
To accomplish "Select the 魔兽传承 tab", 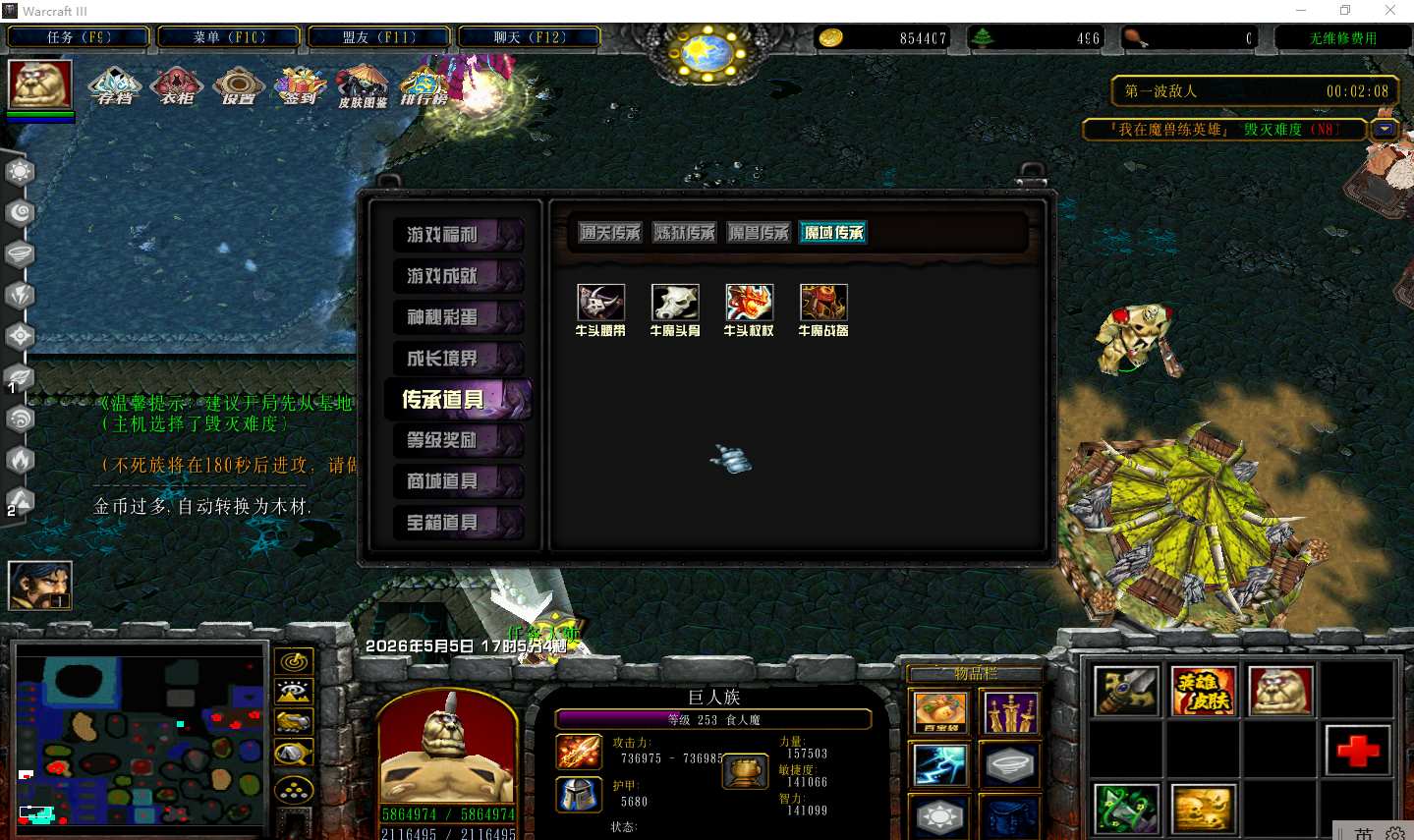I will (x=759, y=233).
